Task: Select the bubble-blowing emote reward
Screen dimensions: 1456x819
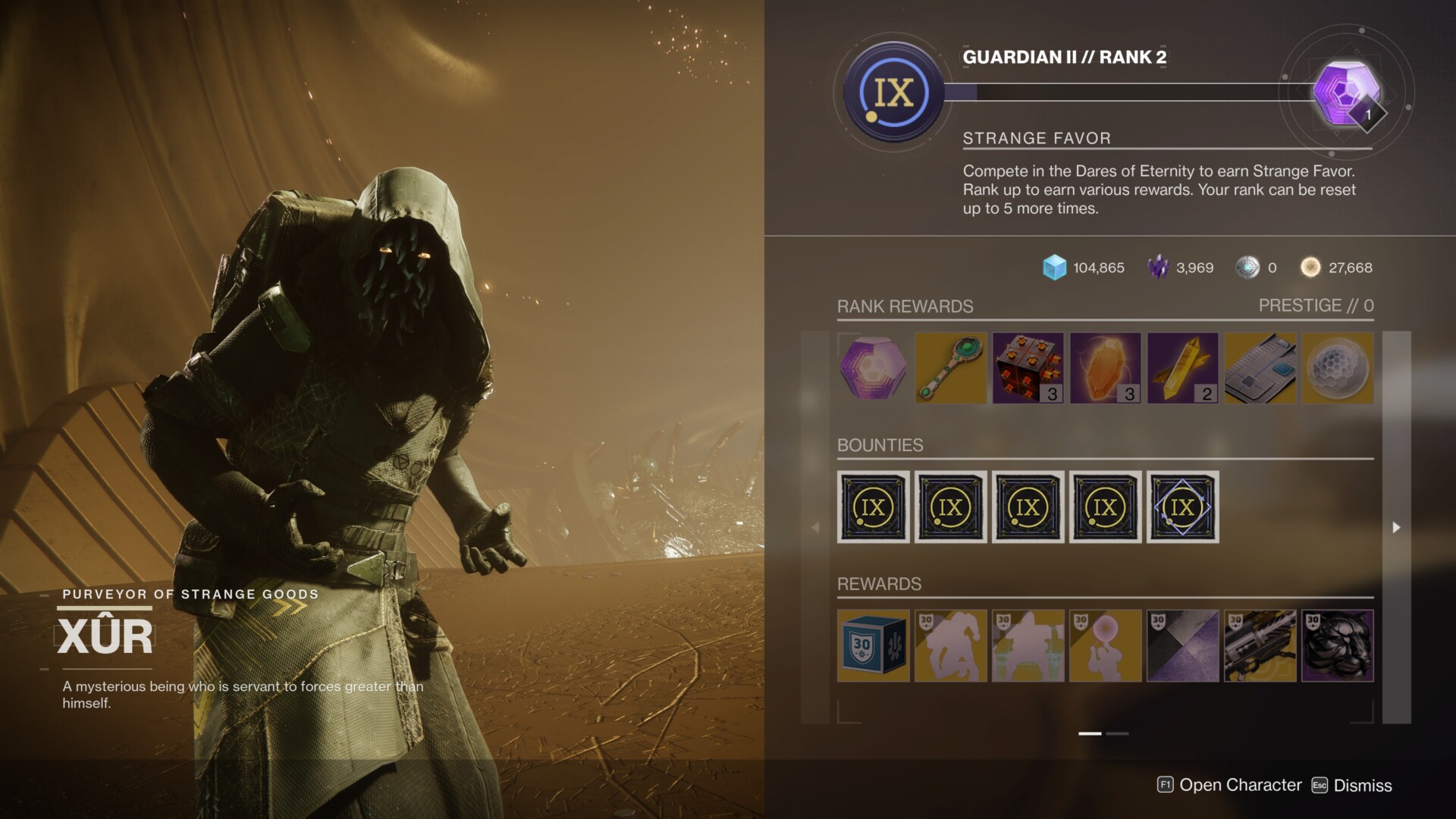Action: [x=1106, y=646]
